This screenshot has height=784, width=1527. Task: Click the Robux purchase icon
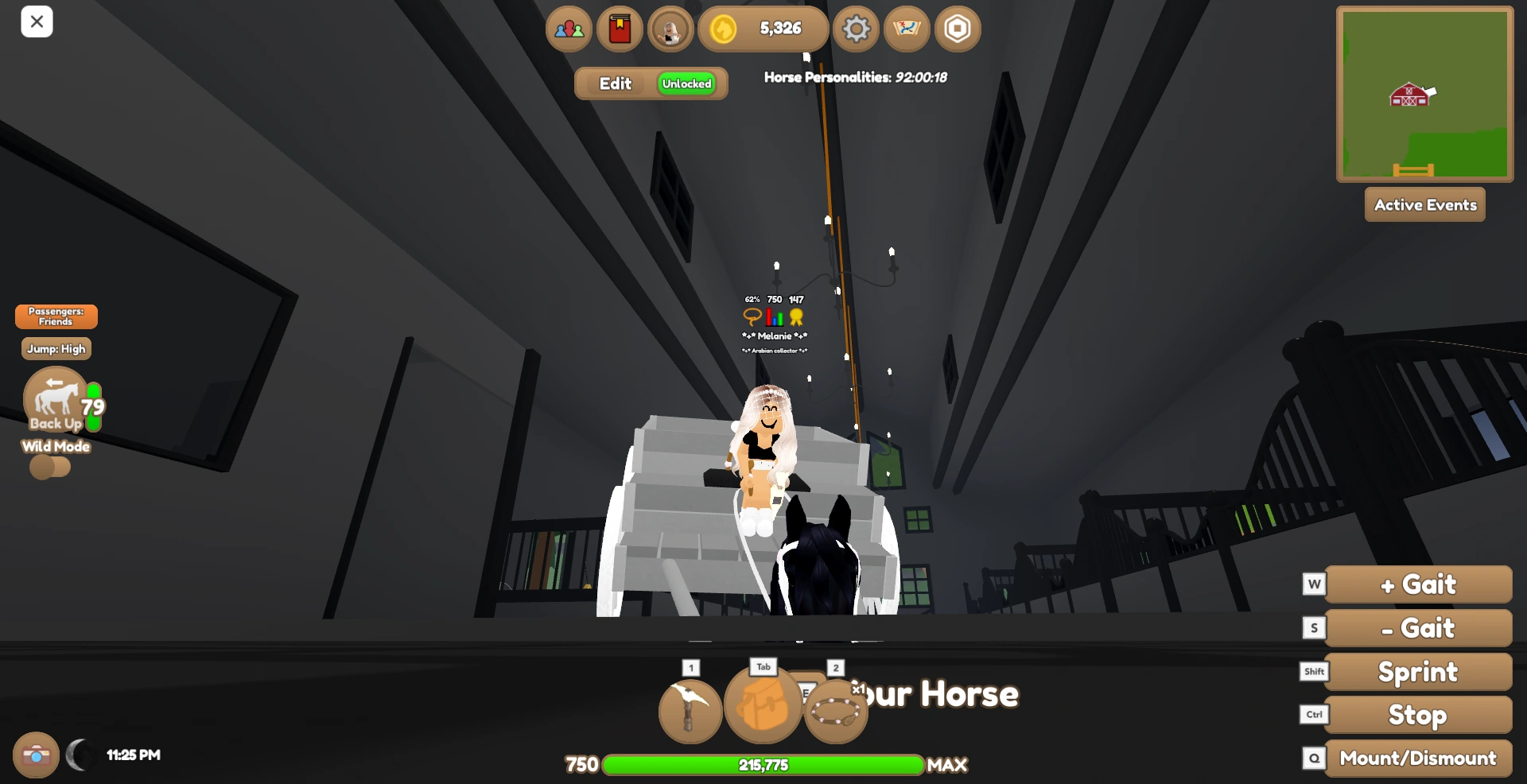(958, 29)
